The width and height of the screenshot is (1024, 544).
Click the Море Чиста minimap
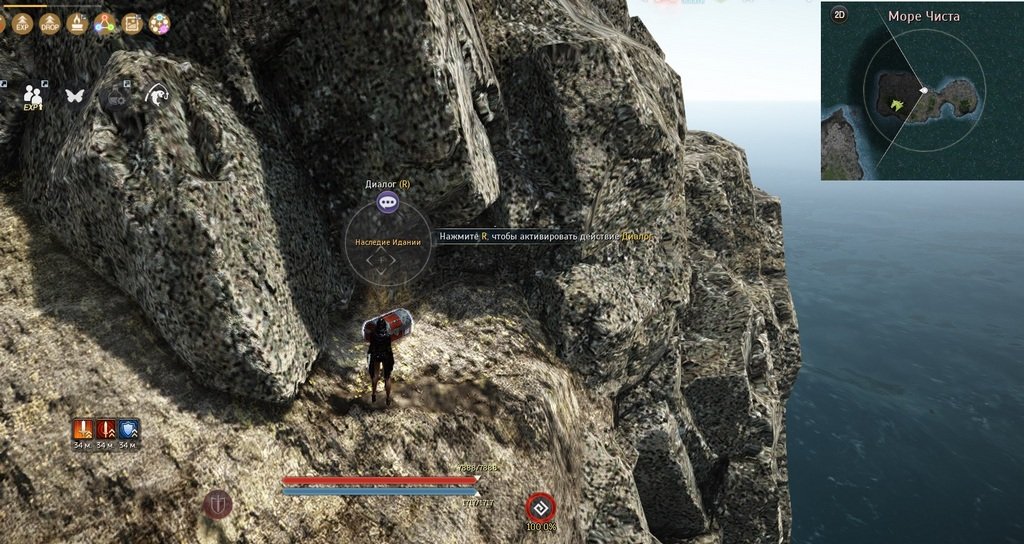click(921, 98)
